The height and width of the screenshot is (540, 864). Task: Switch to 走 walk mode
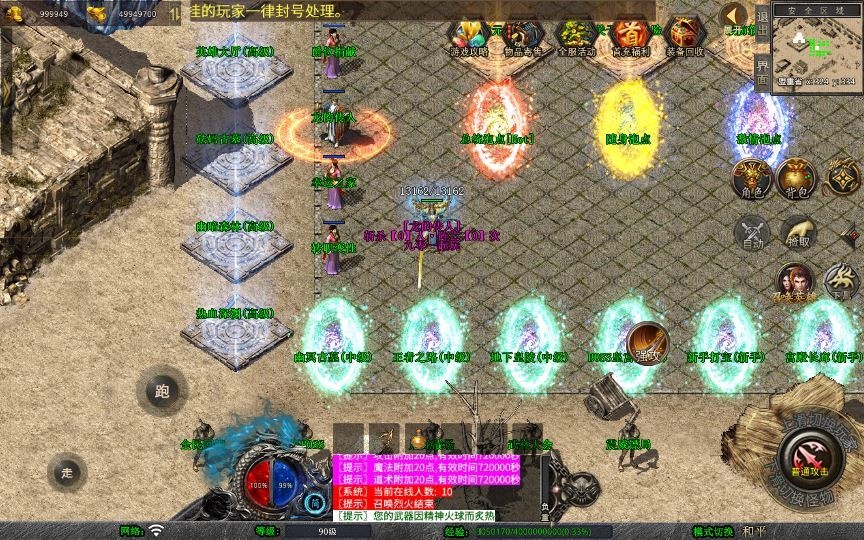pyautogui.click(x=67, y=471)
